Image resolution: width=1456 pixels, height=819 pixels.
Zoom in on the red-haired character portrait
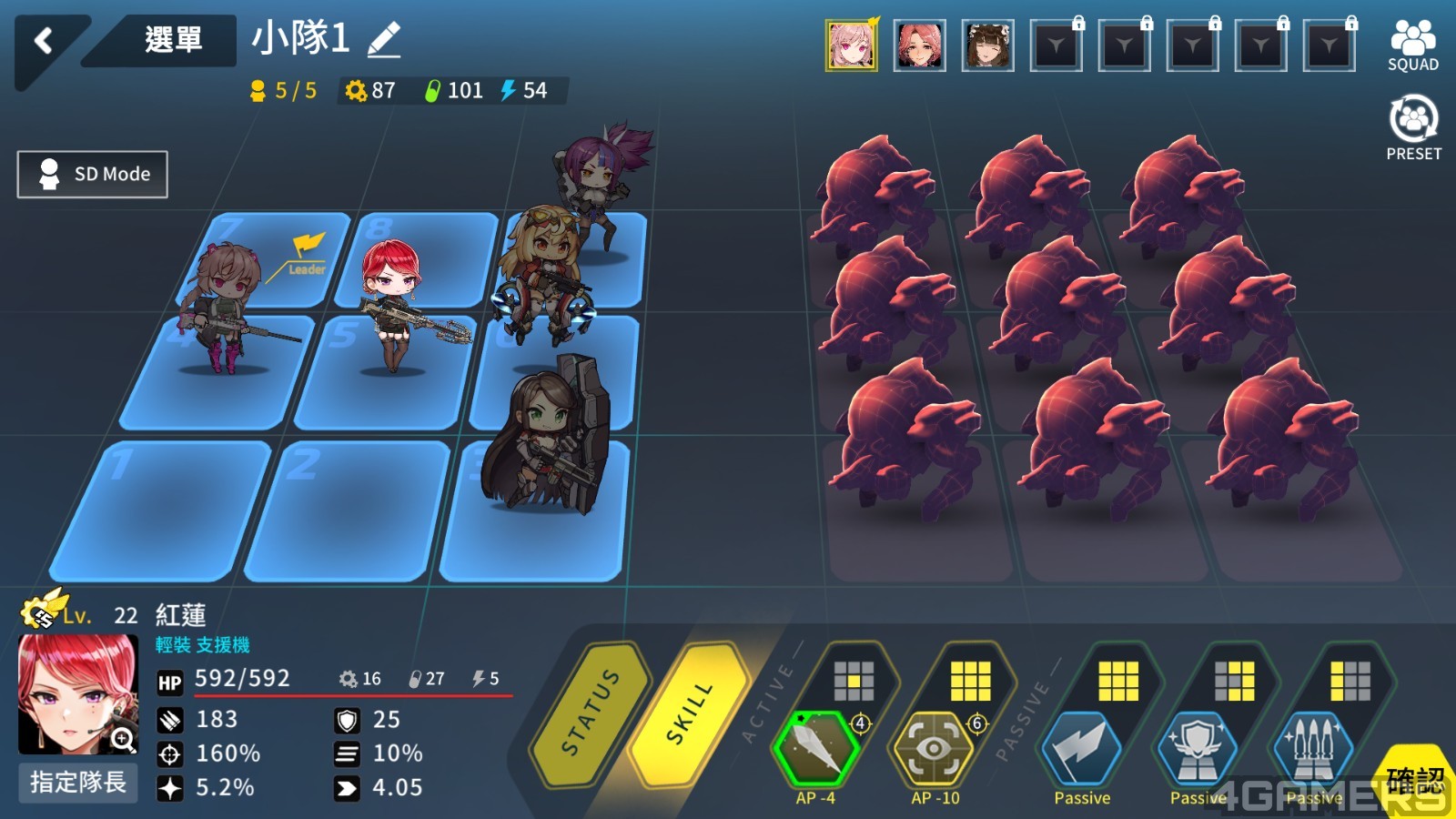coord(123,740)
